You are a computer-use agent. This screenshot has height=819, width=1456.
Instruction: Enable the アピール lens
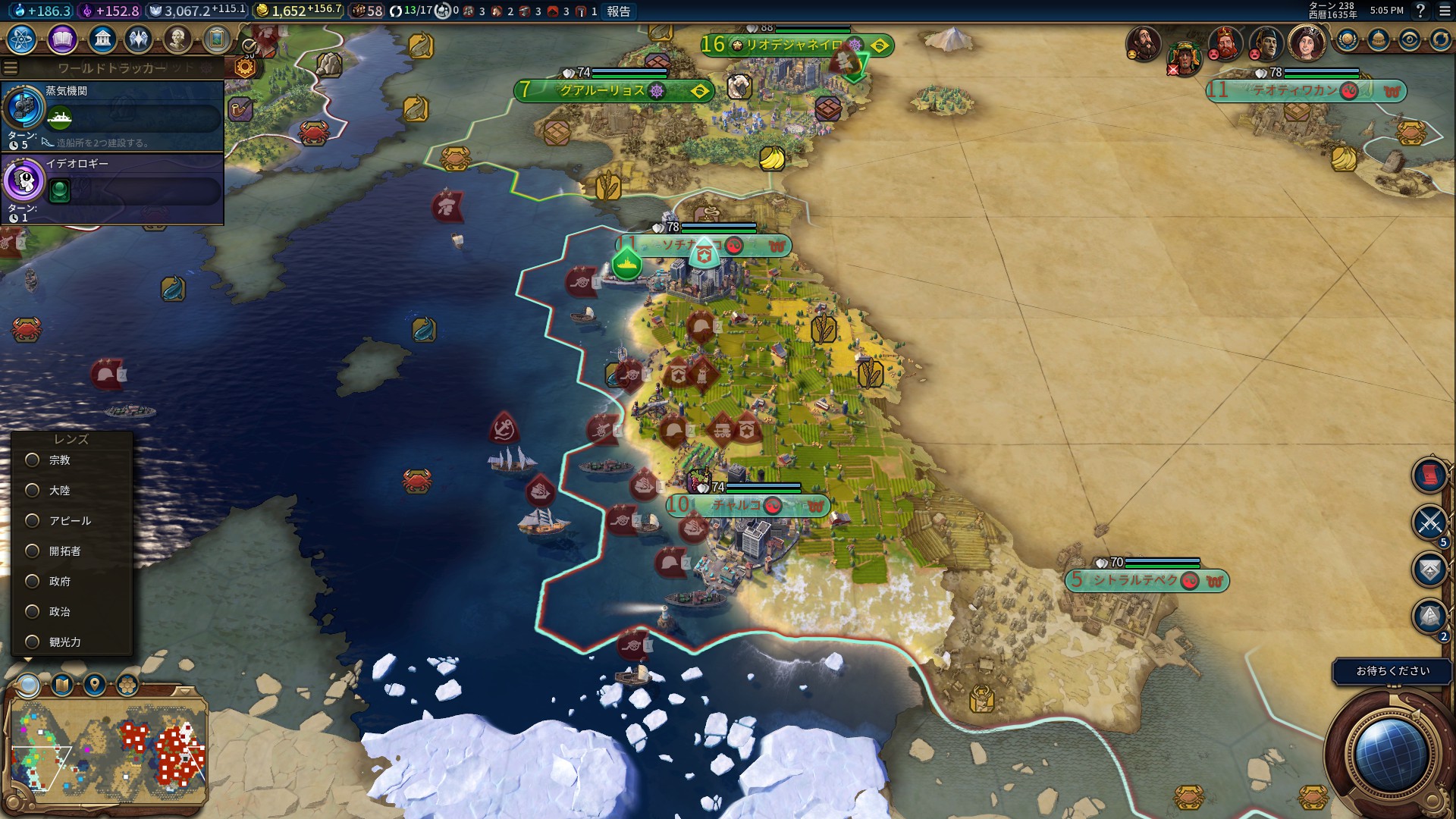pos(33,521)
